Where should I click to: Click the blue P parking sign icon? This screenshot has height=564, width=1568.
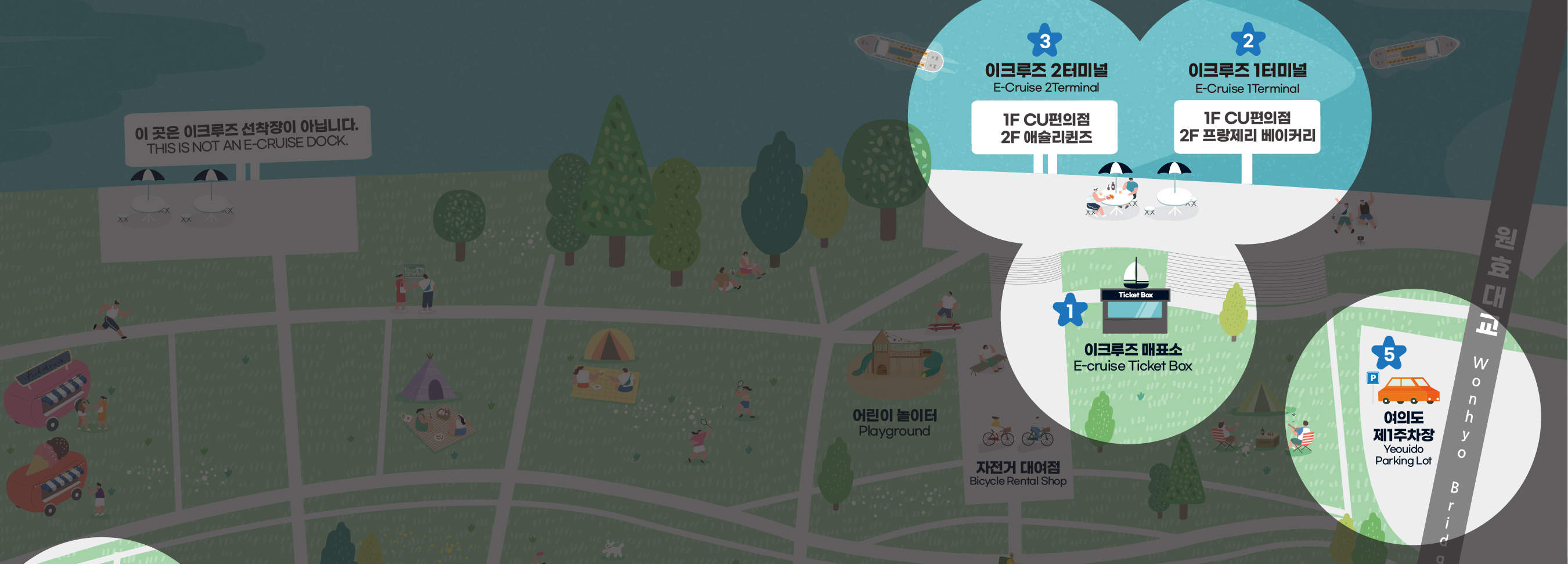pos(1372,378)
